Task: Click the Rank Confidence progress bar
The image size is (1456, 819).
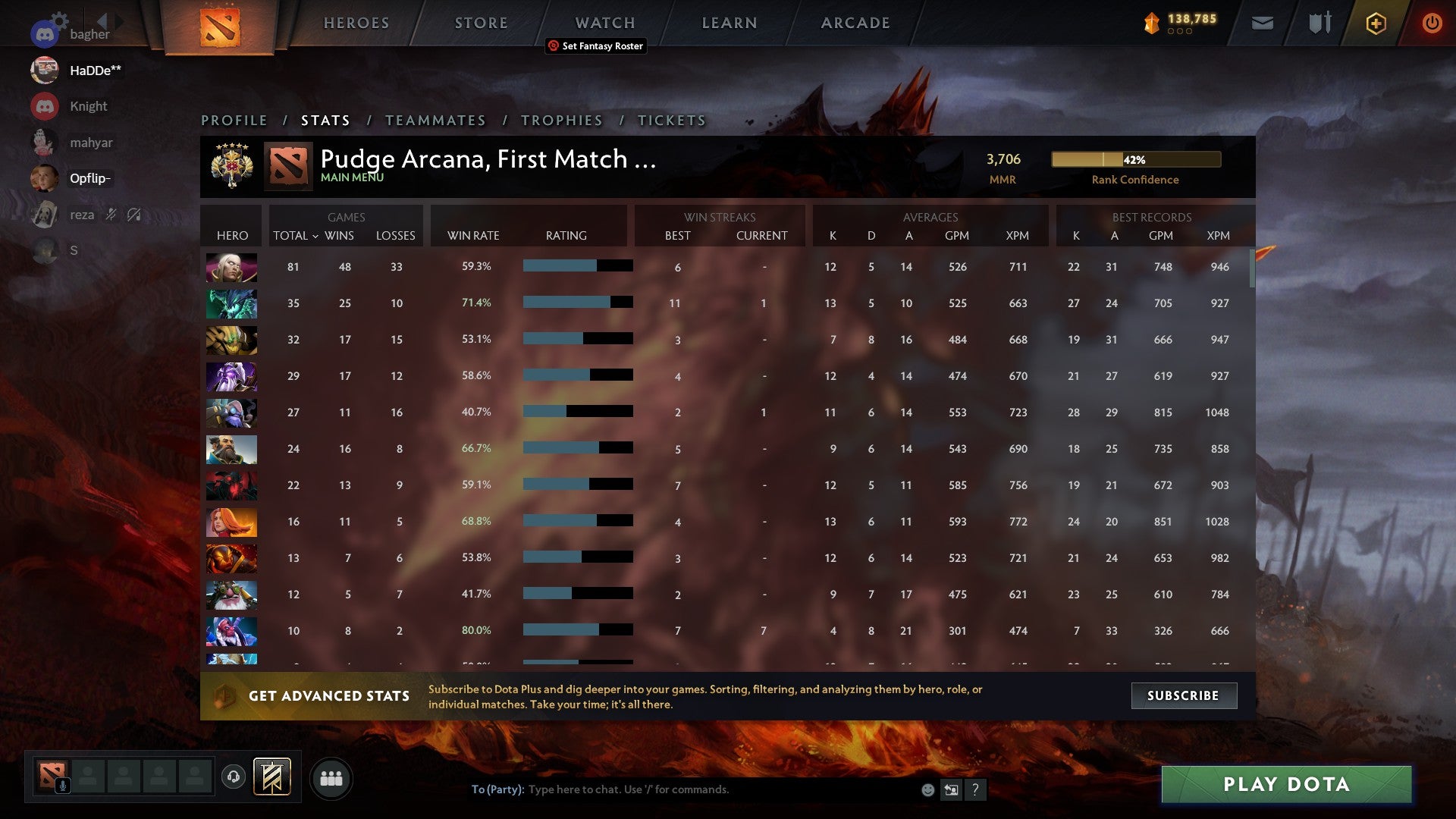Action: pyautogui.click(x=1135, y=159)
